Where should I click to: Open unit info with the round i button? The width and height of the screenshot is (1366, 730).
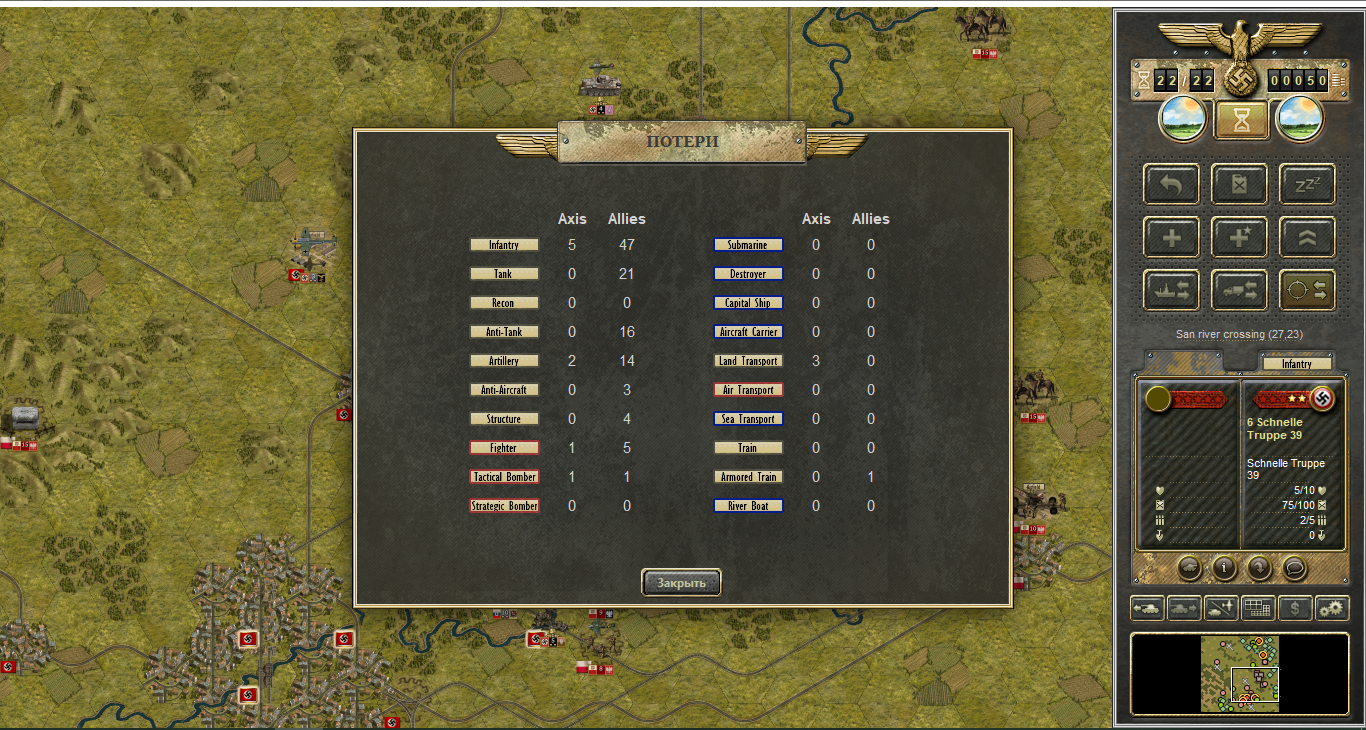1224,568
